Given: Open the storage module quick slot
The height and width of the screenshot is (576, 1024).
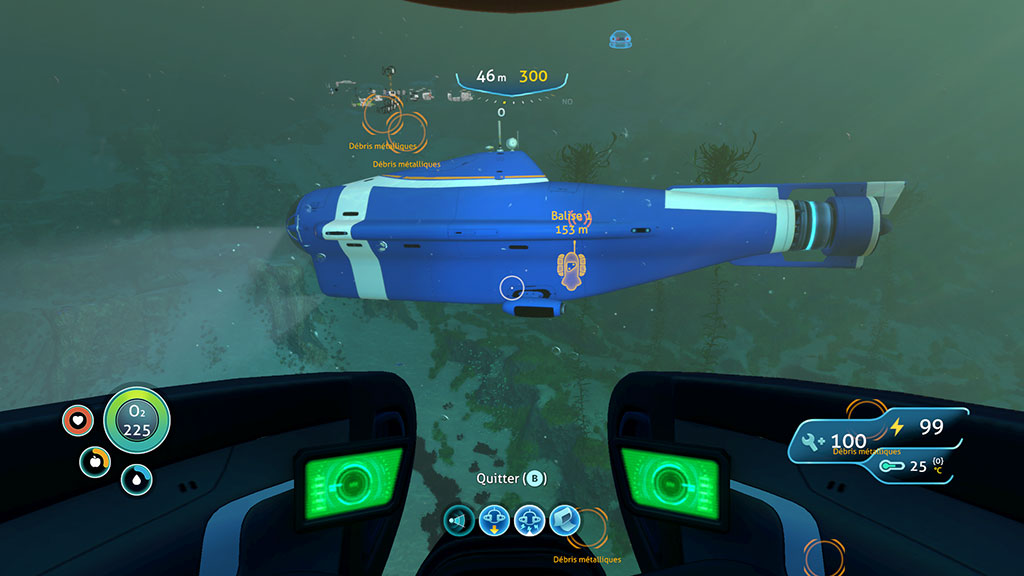Looking at the screenshot, I should pos(564,520).
